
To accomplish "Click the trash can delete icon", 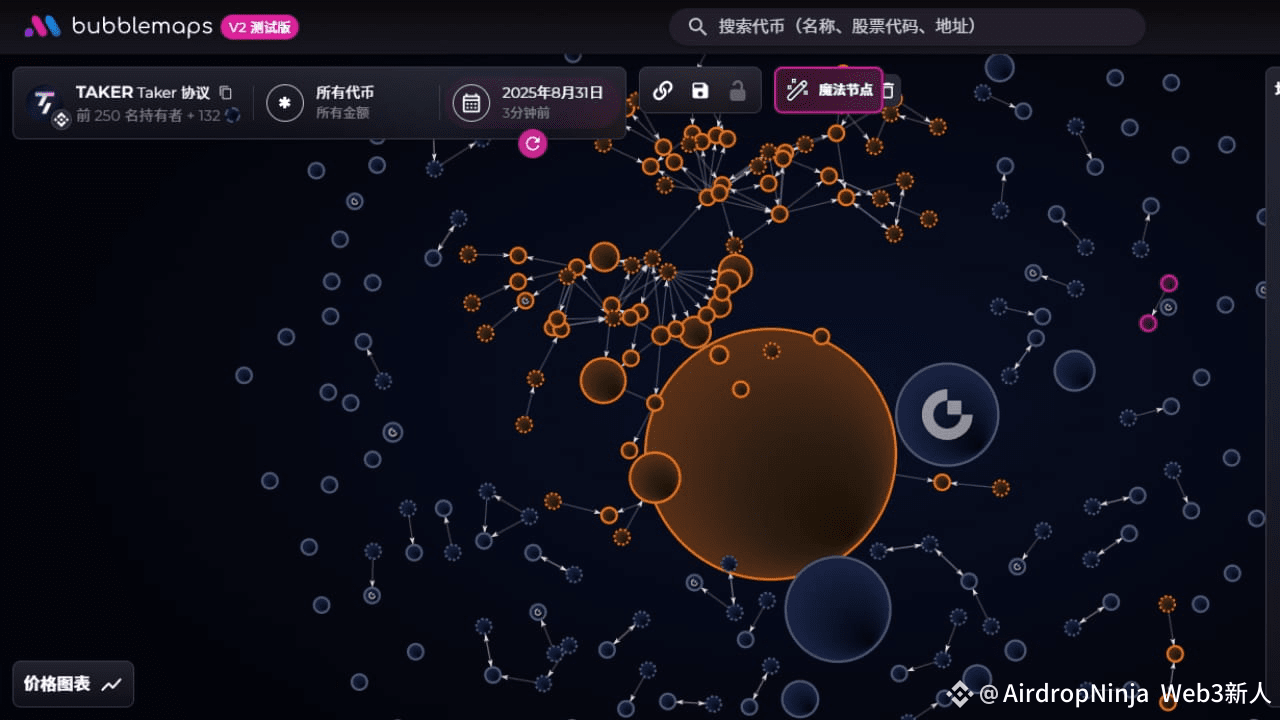I will [888, 91].
